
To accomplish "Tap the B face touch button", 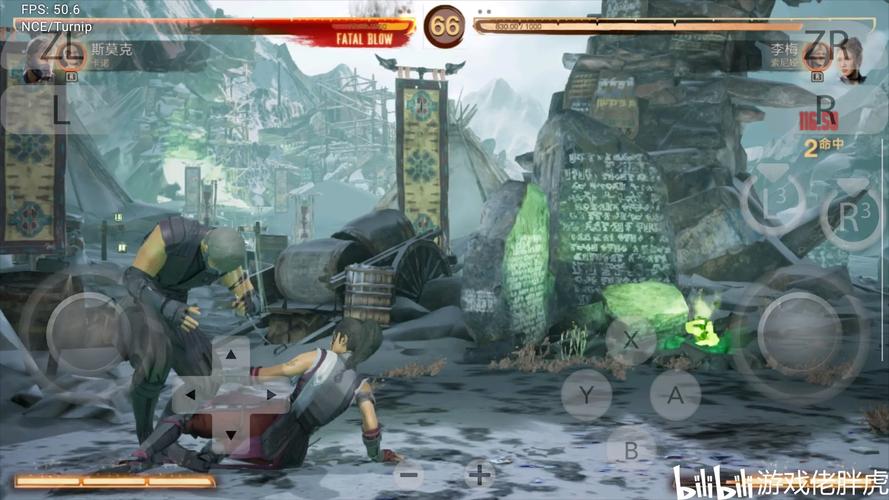I will pyautogui.click(x=631, y=450).
